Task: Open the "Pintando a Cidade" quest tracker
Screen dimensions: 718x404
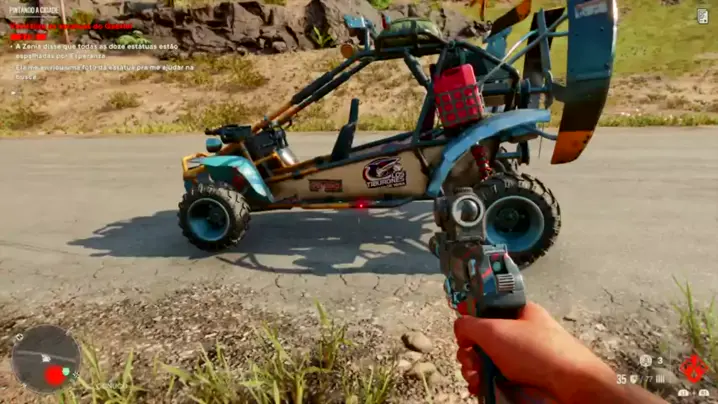Action: [33, 9]
